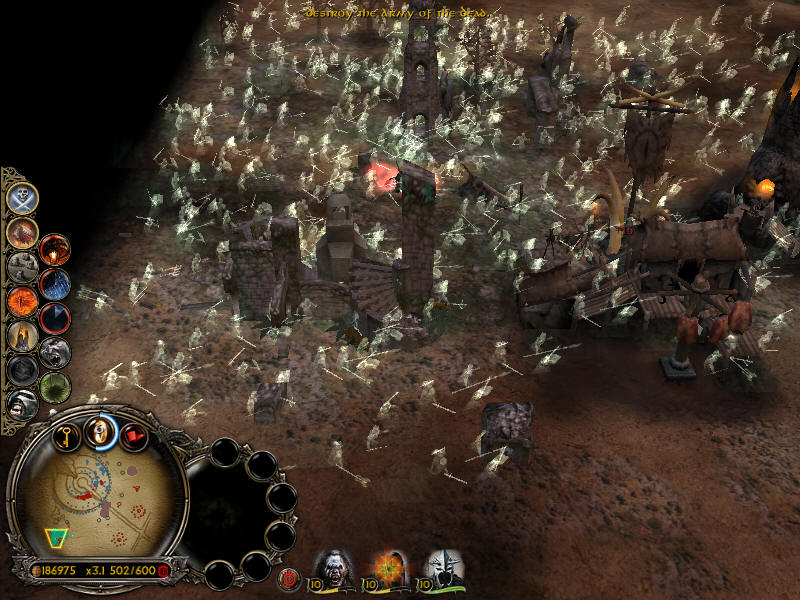Activate the fiery cavern power icon
The image size is (800, 600).
click(55, 250)
